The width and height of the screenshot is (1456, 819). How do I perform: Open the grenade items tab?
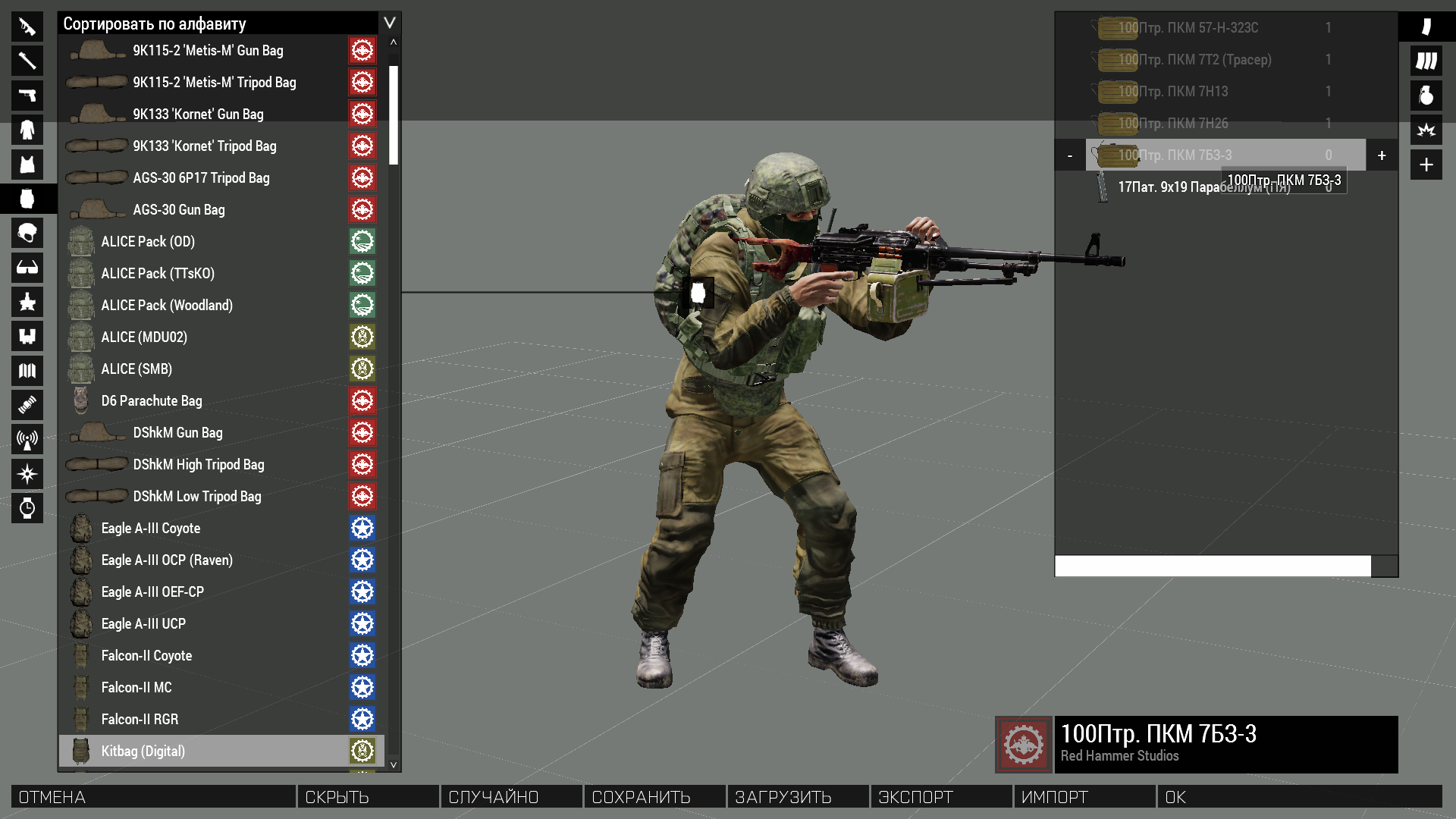1426,96
